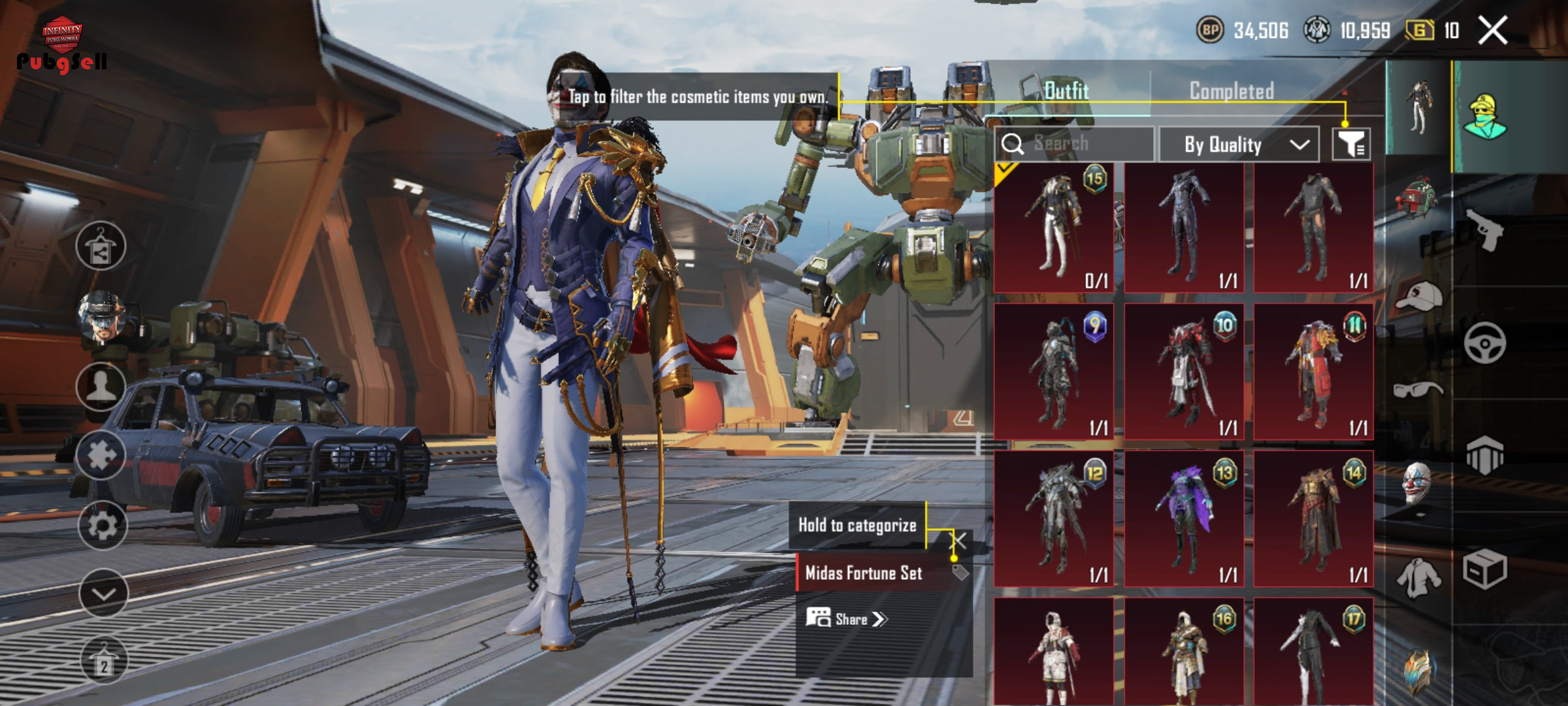Open the steering wheel vehicles category
The image size is (1568, 706).
[x=1484, y=343]
